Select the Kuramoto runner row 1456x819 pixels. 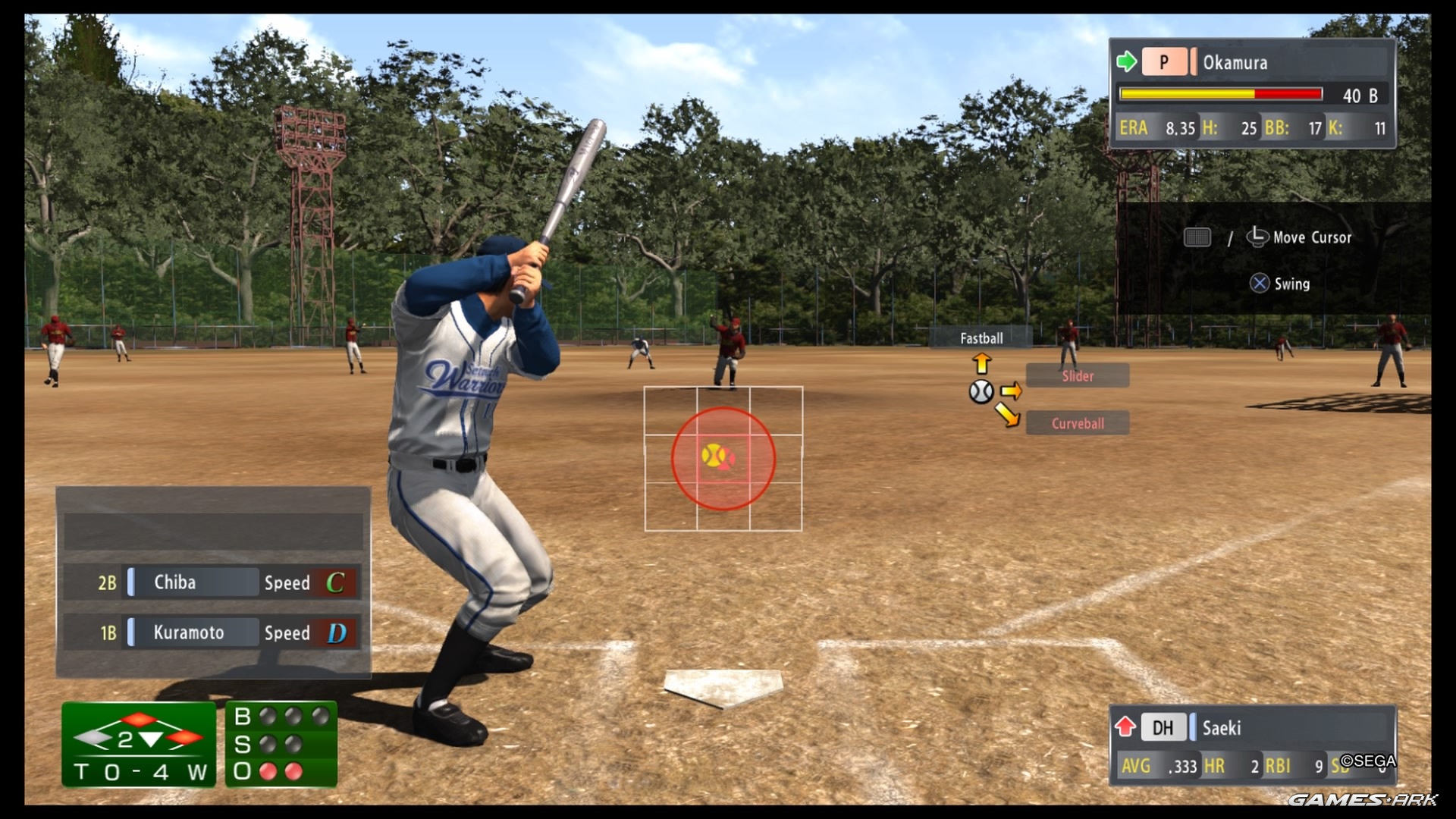pyautogui.click(x=212, y=632)
